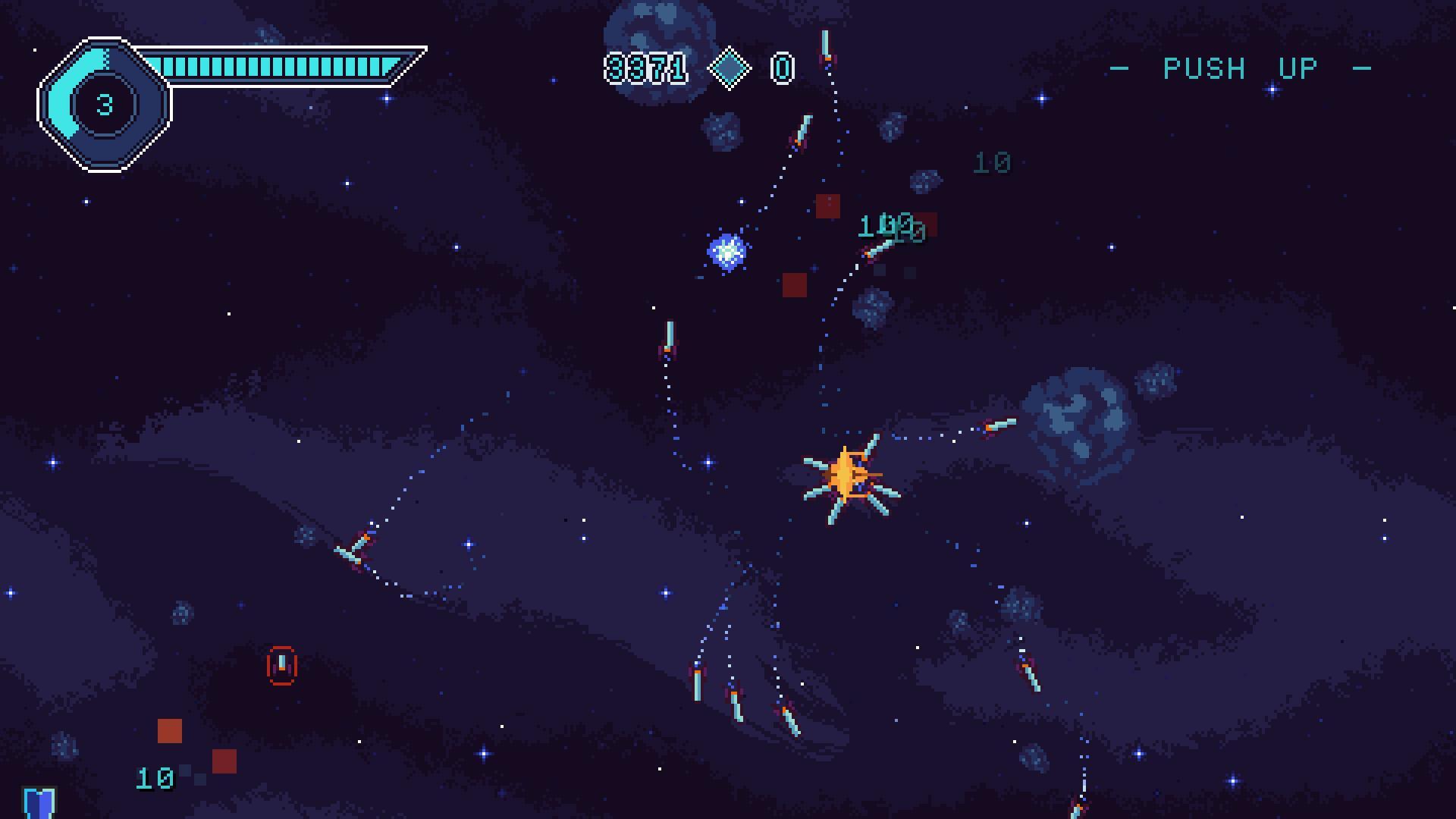
Task: Click the blue shield icon
Action: (39, 802)
